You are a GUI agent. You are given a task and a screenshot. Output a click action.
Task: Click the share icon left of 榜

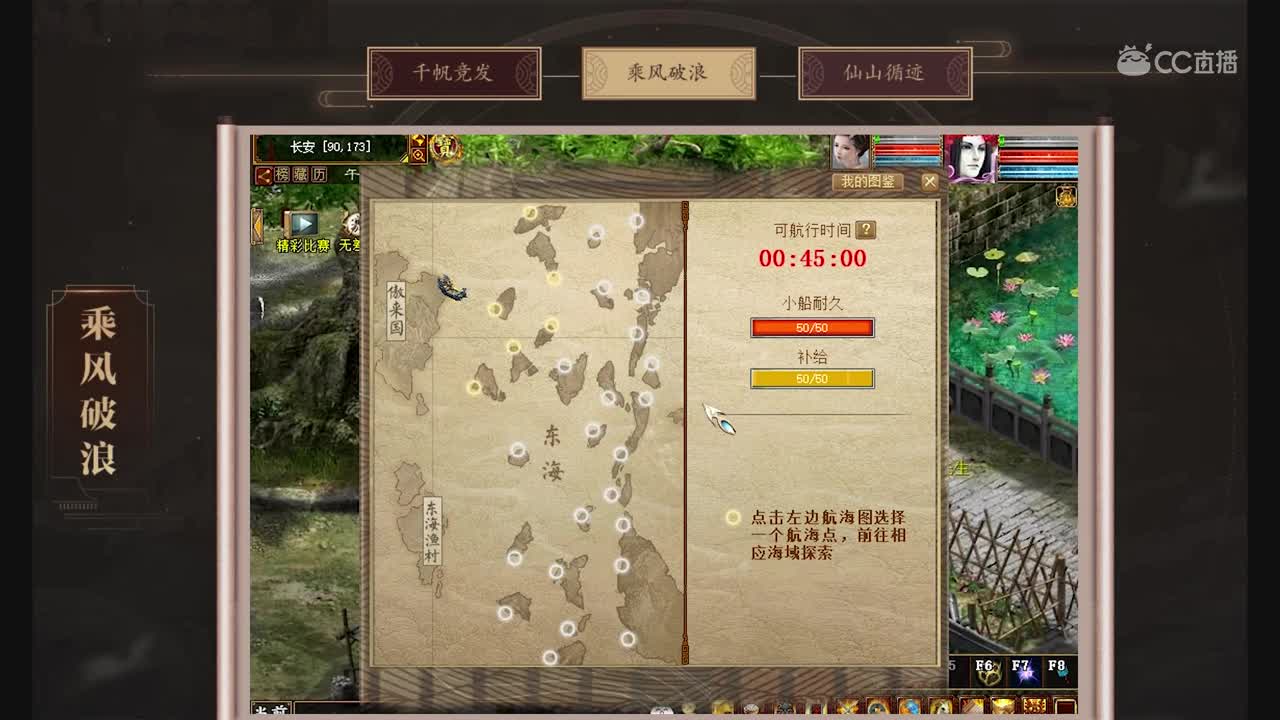click(x=264, y=174)
